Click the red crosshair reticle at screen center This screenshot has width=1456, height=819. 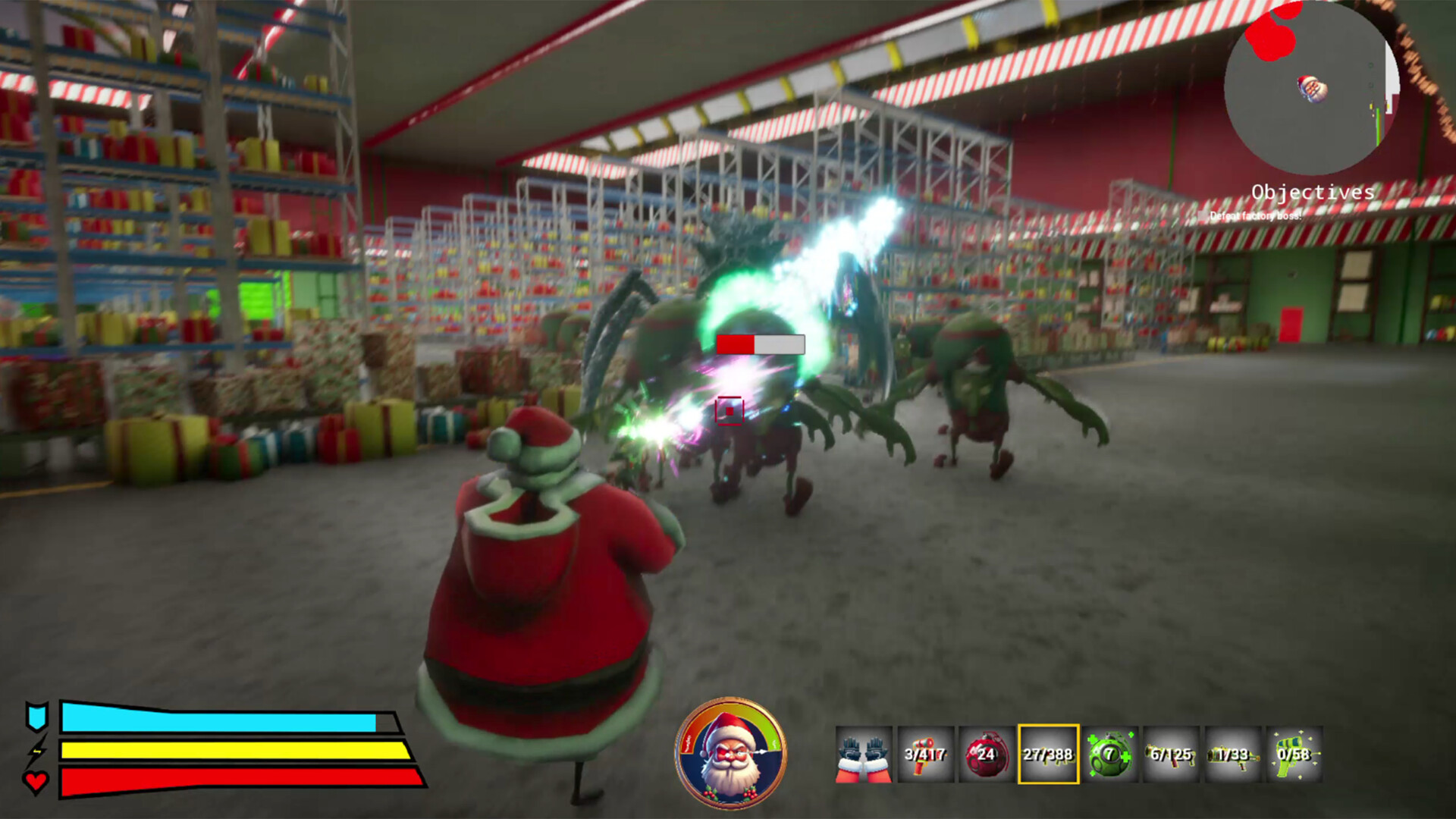click(729, 409)
